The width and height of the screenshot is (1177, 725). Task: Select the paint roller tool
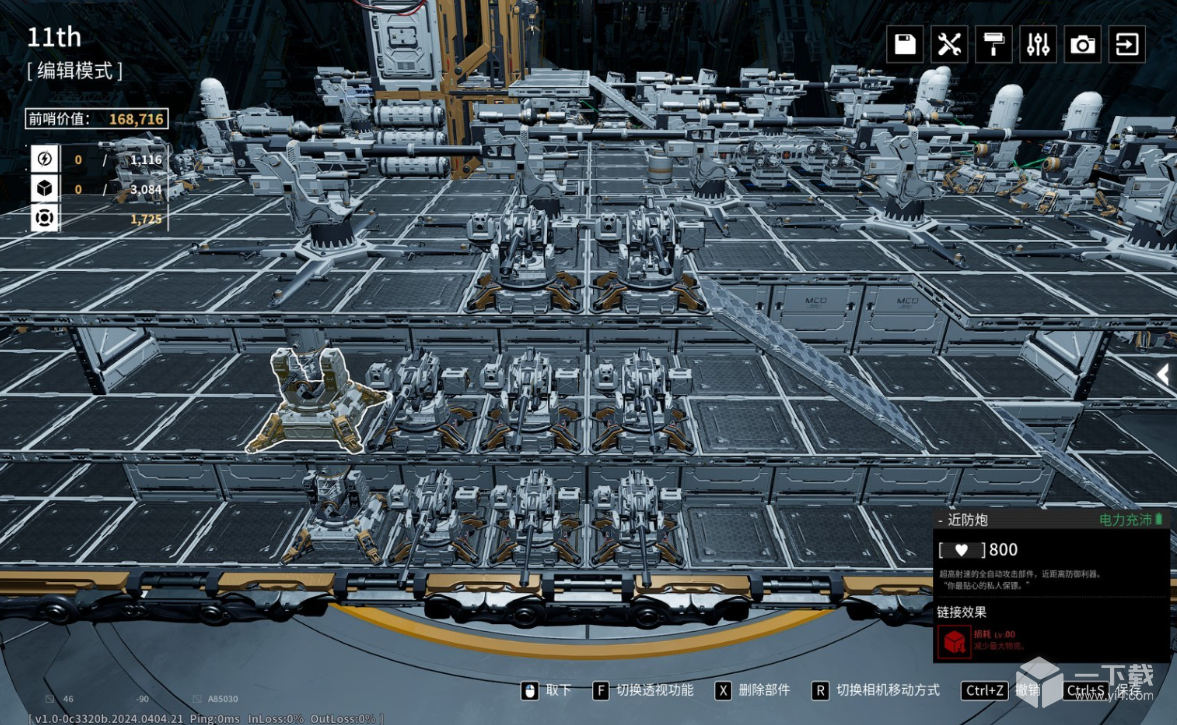(994, 45)
